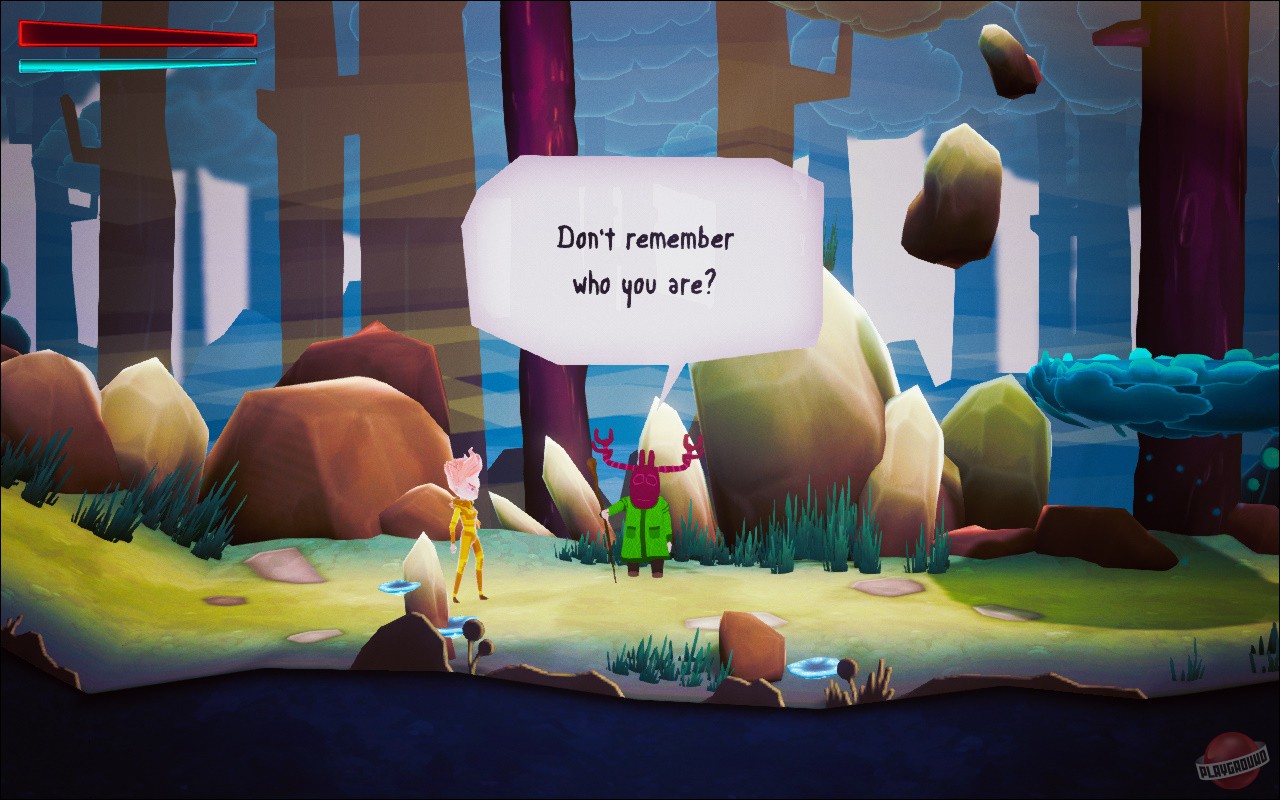Select the red health bar's right endpoint
Viewport: 1280px width, 800px height.
[253, 38]
